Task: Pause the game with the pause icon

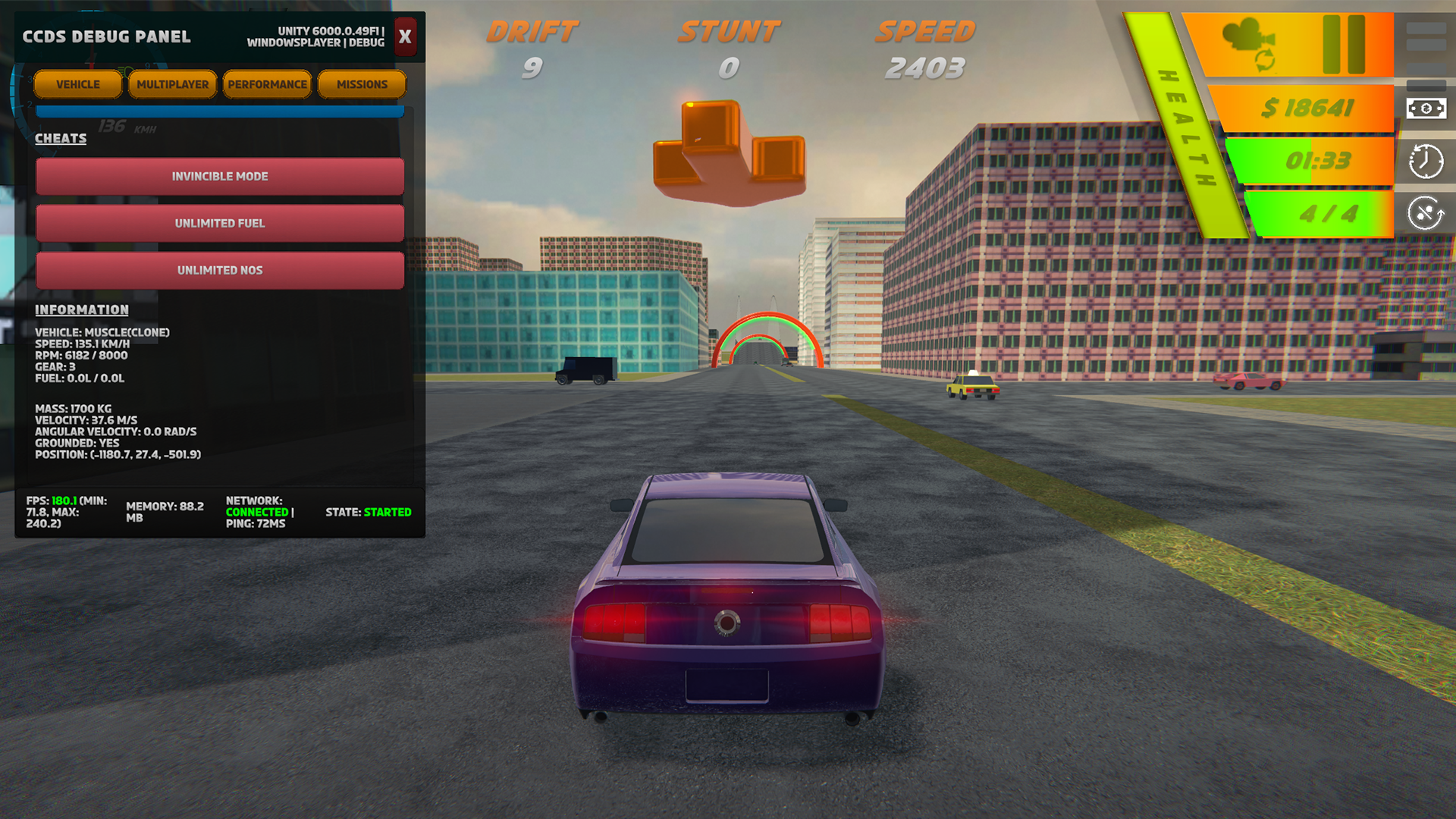Action: click(1344, 44)
